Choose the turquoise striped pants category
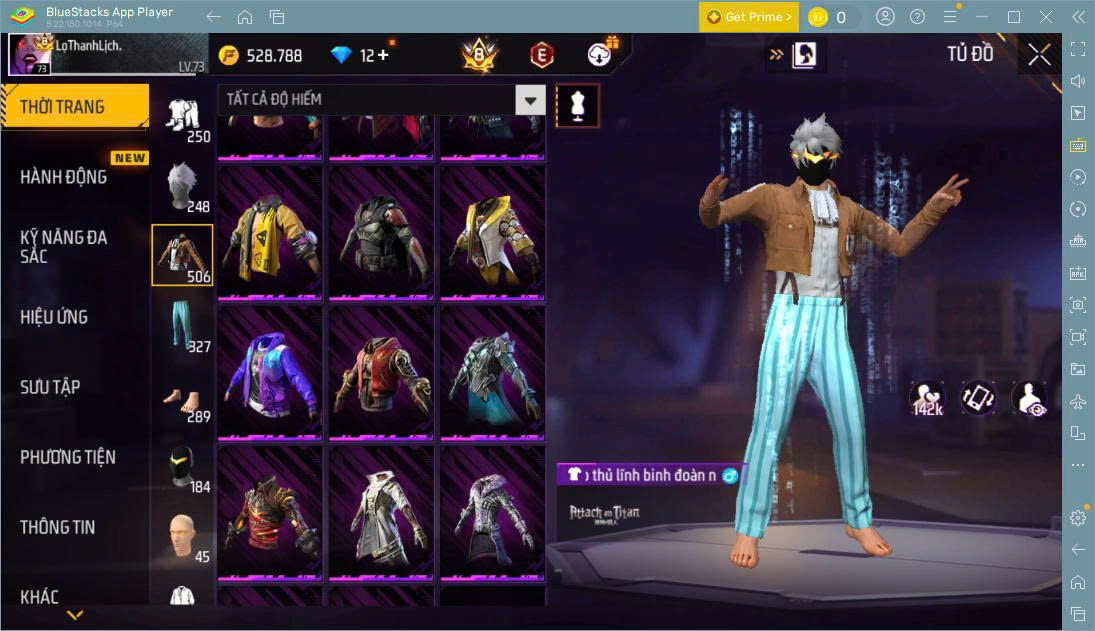The width and height of the screenshot is (1095, 631). coord(181,327)
